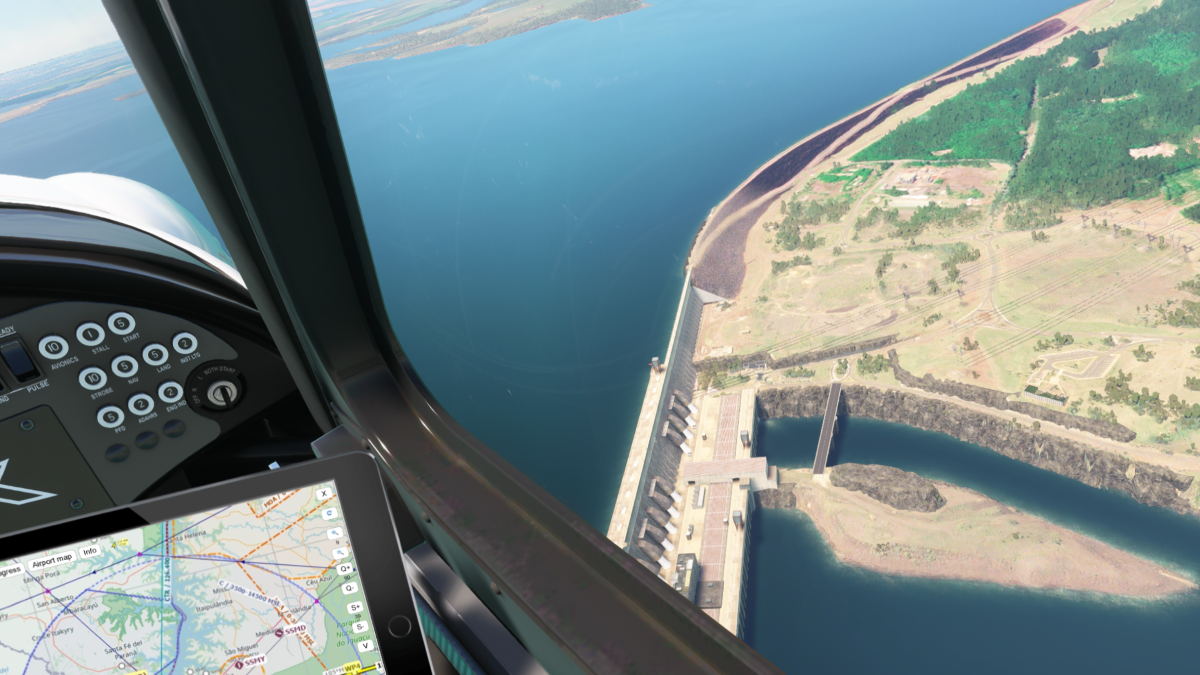Toggle the STROBE circuit breaker
Image resolution: width=1200 pixels, height=675 pixels.
(x=92, y=378)
